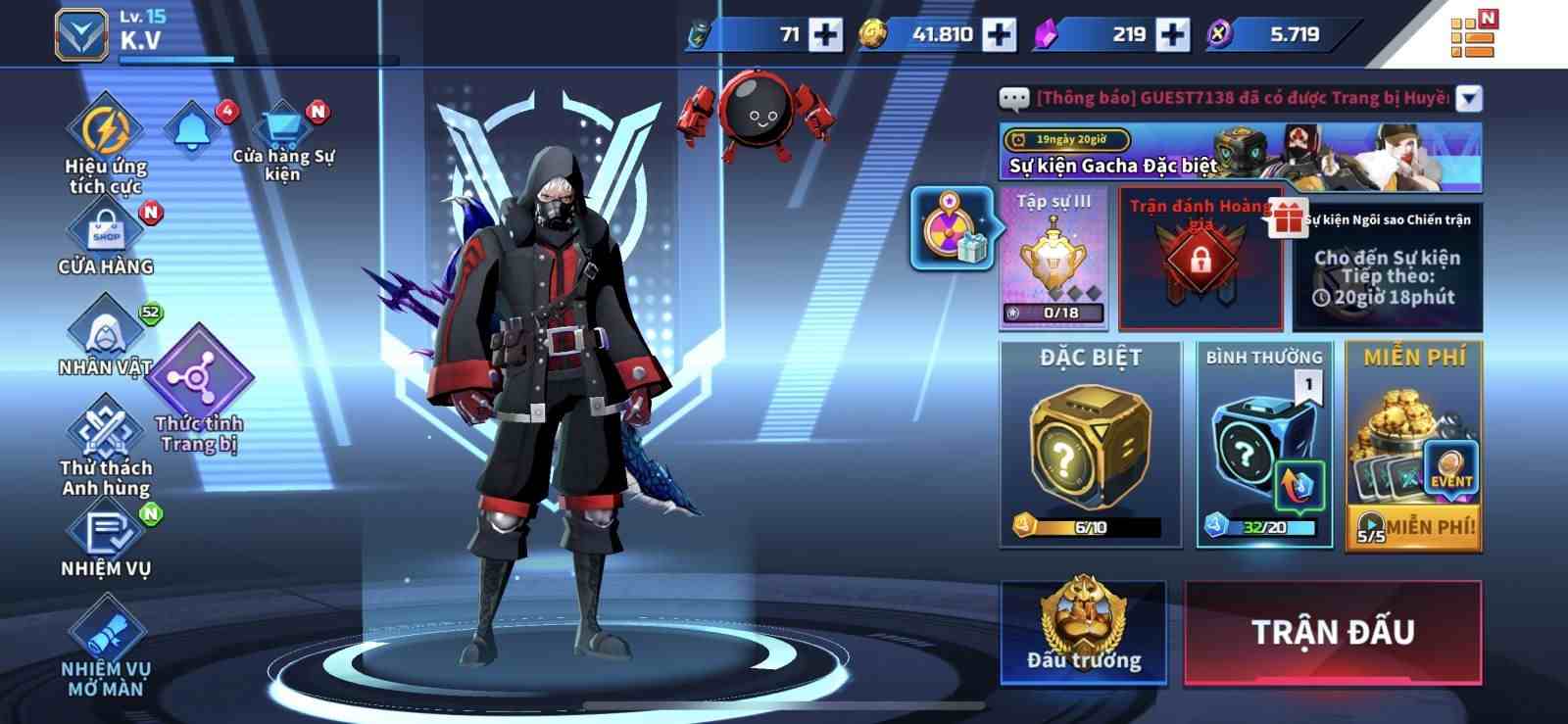
Task: Select the locked Trận đánh Hoàng gia mode
Action: pyautogui.click(x=1200, y=260)
